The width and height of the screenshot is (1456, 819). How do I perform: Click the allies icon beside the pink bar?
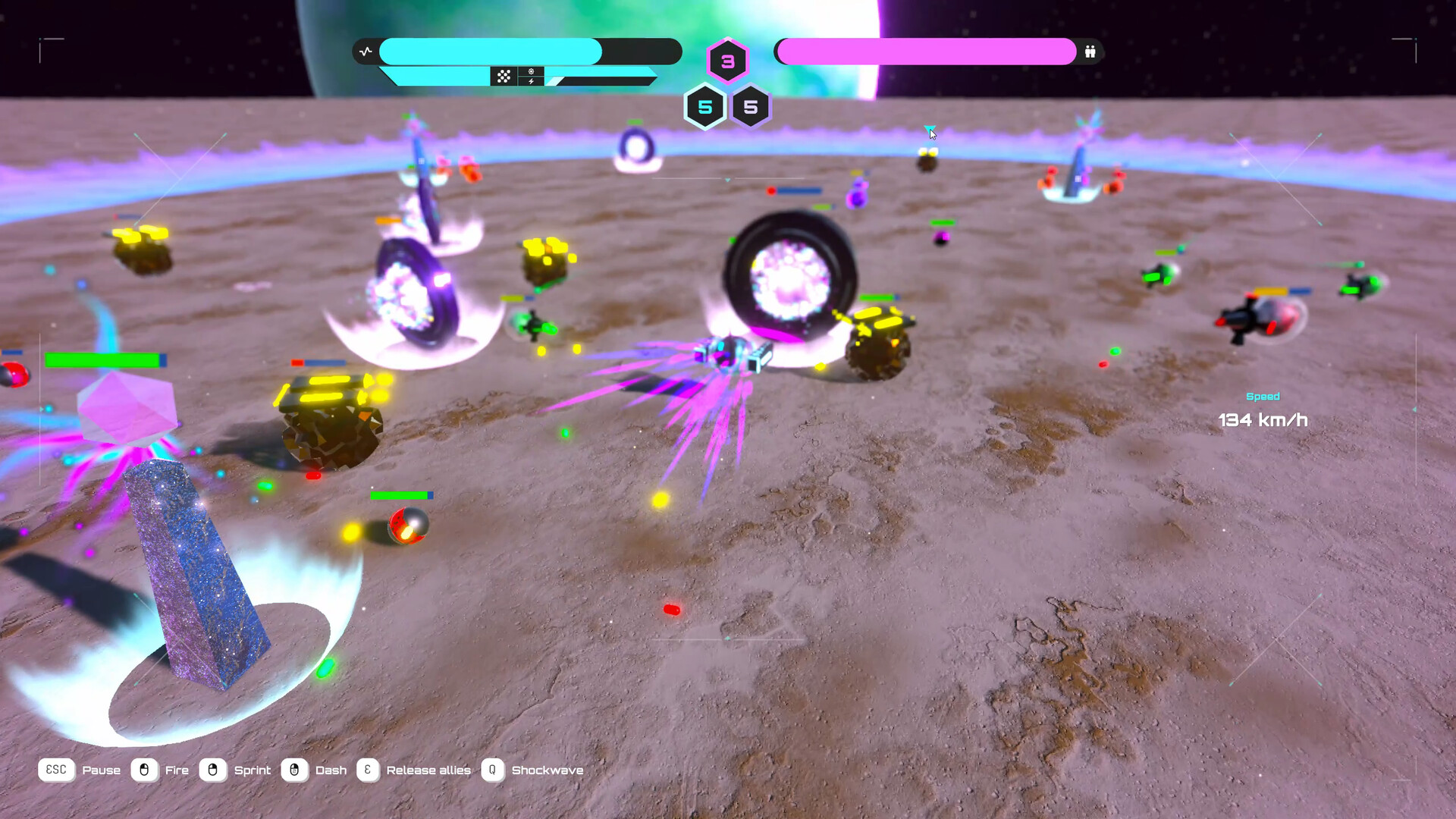[1090, 52]
